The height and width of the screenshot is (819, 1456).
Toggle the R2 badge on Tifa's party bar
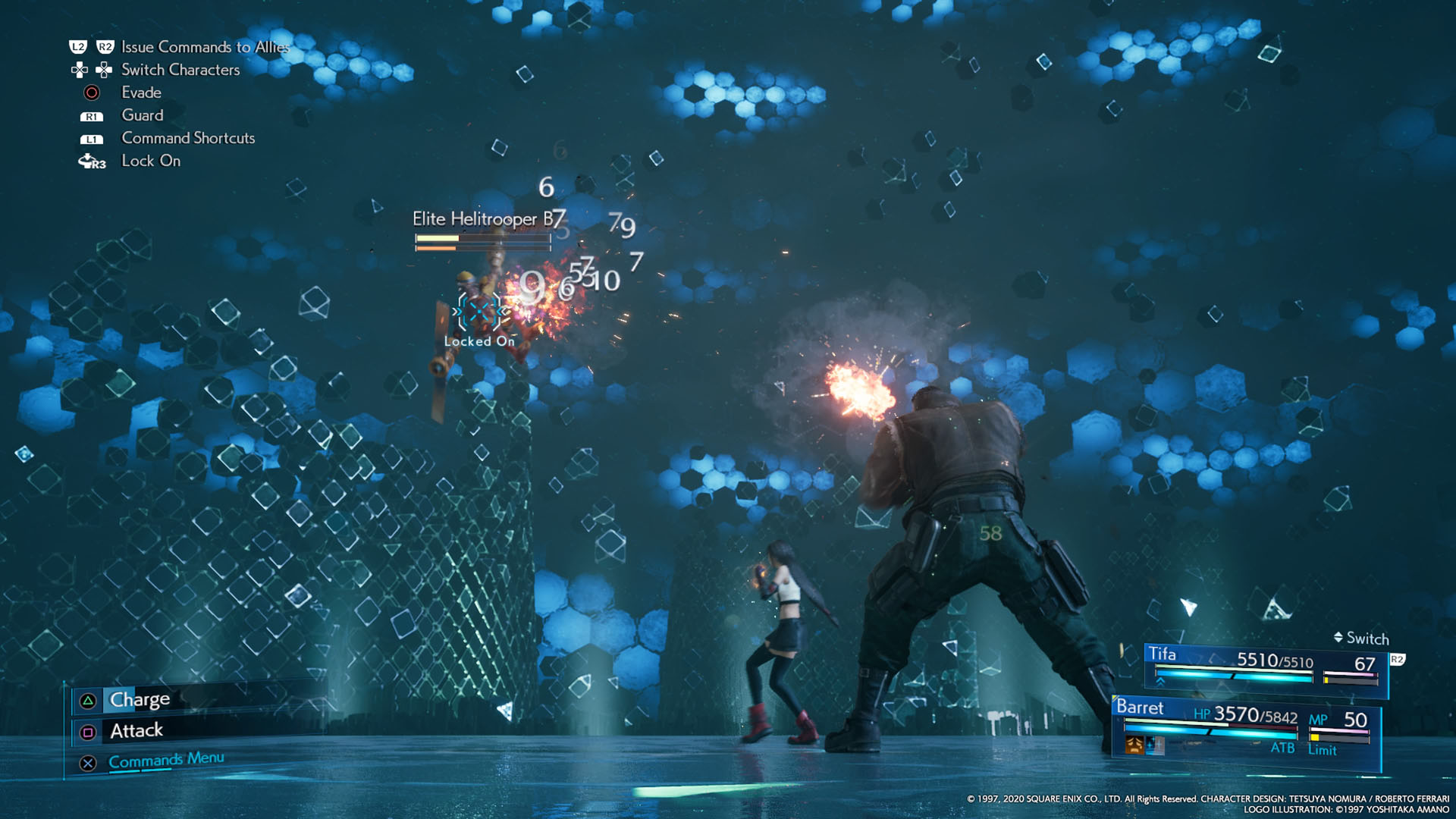pos(1398,660)
